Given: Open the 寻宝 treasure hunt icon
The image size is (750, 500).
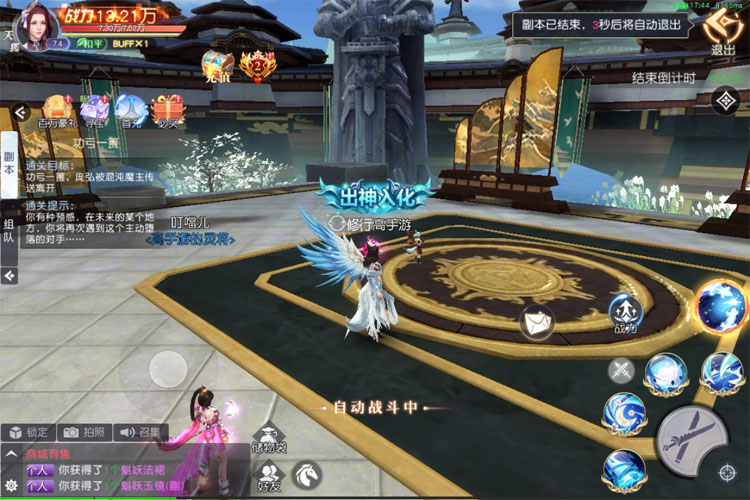Looking at the screenshot, I should pos(95,109).
